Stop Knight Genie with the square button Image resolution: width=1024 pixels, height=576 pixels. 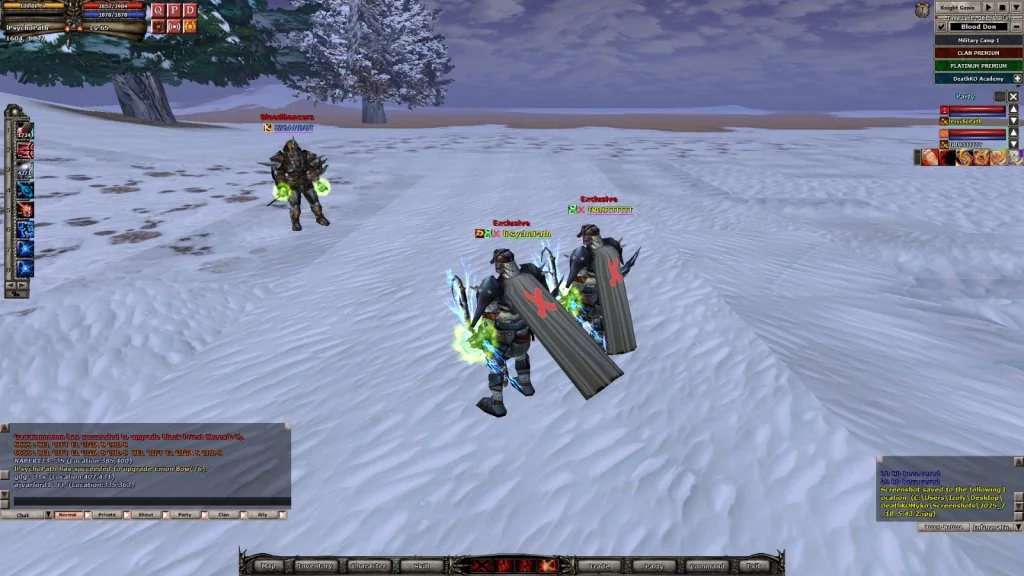pos(1001,7)
